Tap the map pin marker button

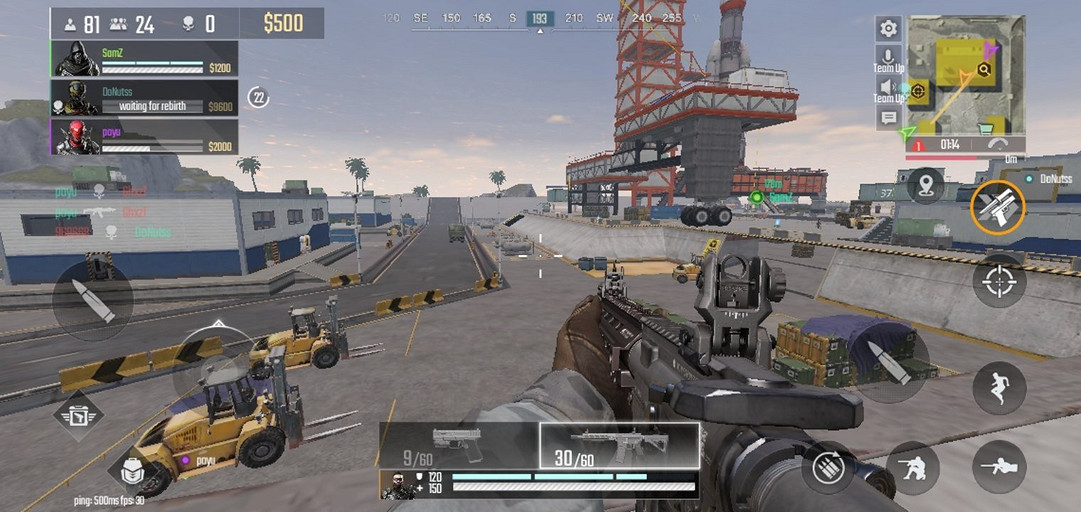click(x=925, y=185)
